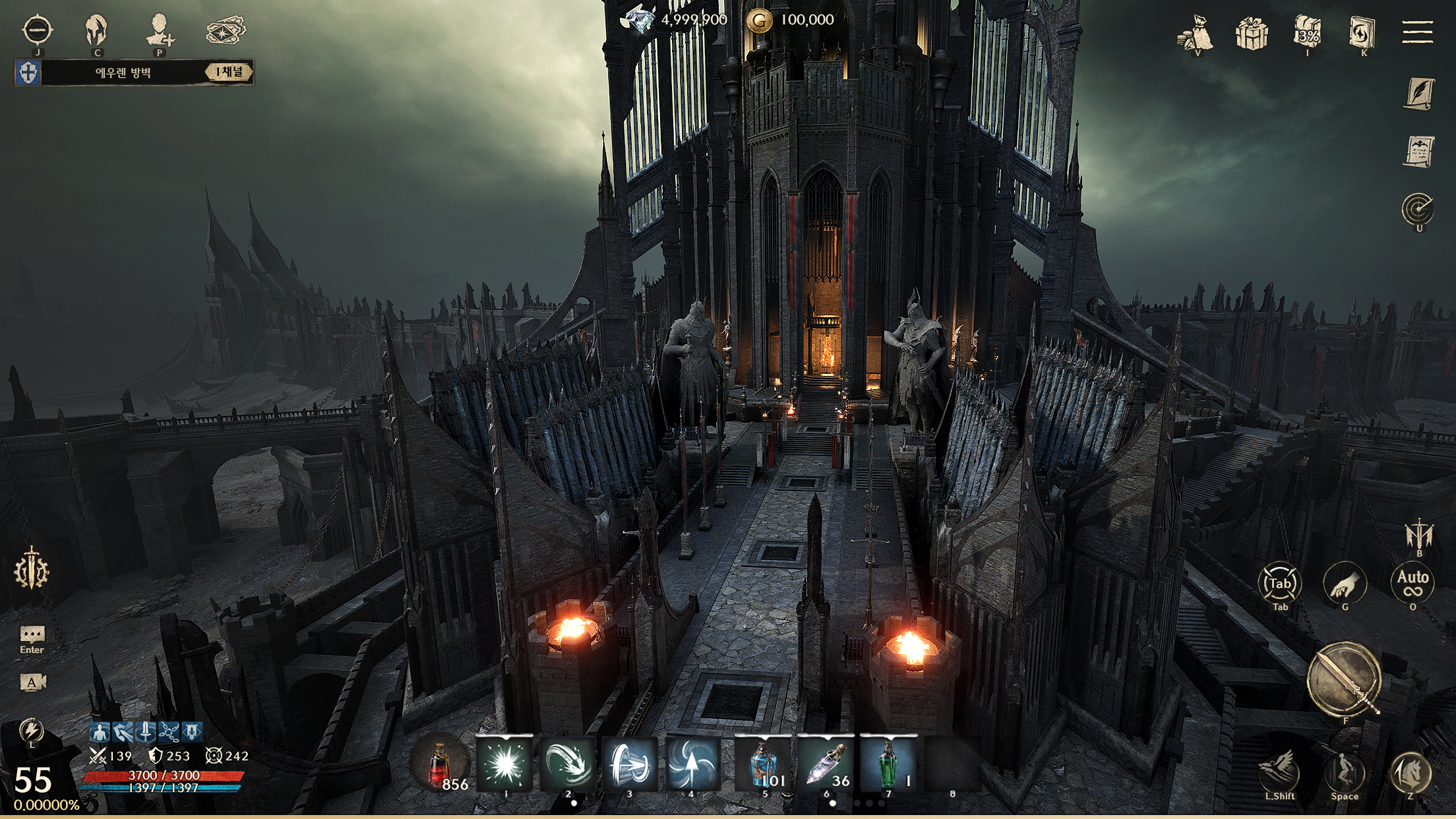Image resolution: width=1456 pixels, height=819 pixels.
Task: Open the hamburger main menu
Action: (1418, 32)
